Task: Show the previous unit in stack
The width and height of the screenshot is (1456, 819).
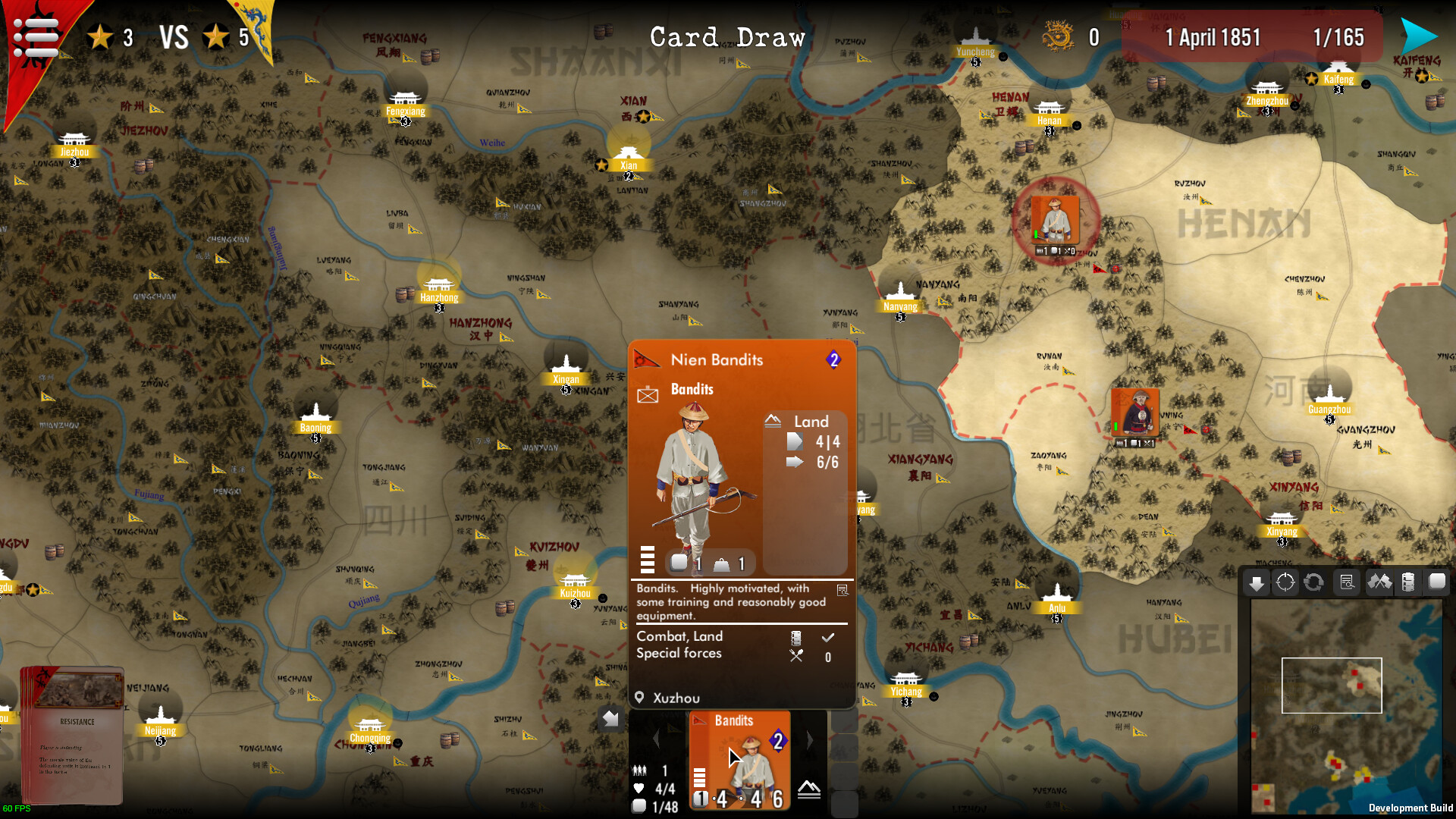Action: pyautogui.click(x=657, y=740)
